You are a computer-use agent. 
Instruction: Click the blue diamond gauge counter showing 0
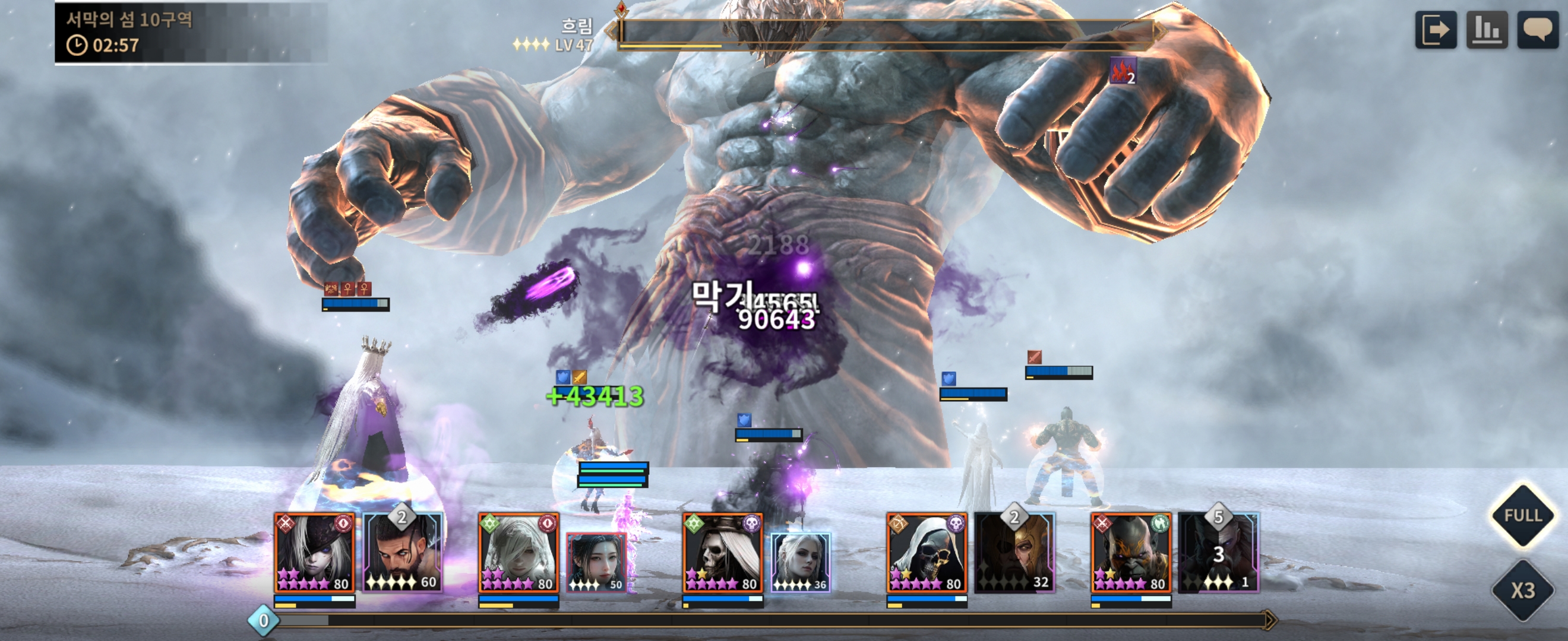coord(264,620)
